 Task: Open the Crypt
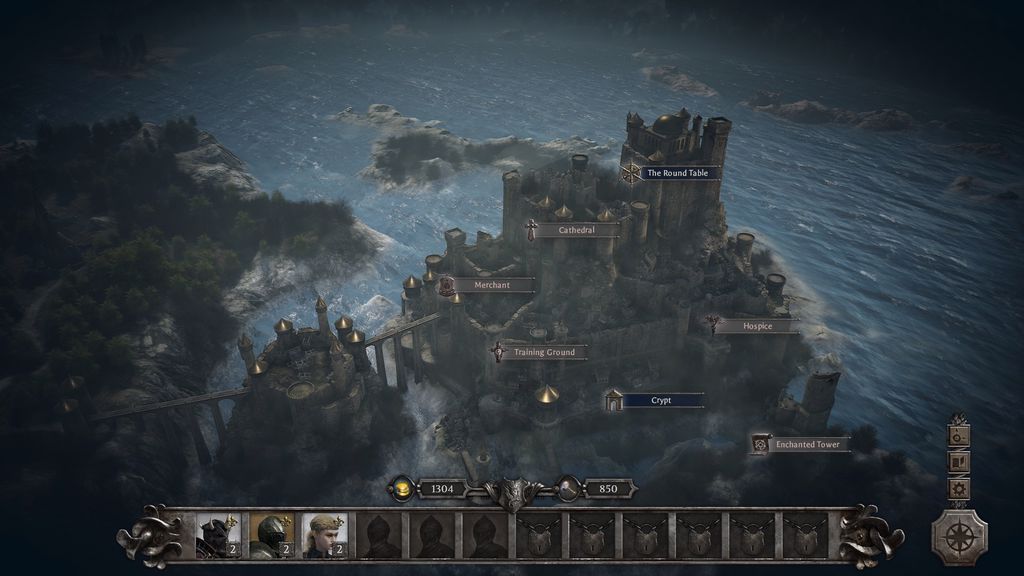[661, 400]
